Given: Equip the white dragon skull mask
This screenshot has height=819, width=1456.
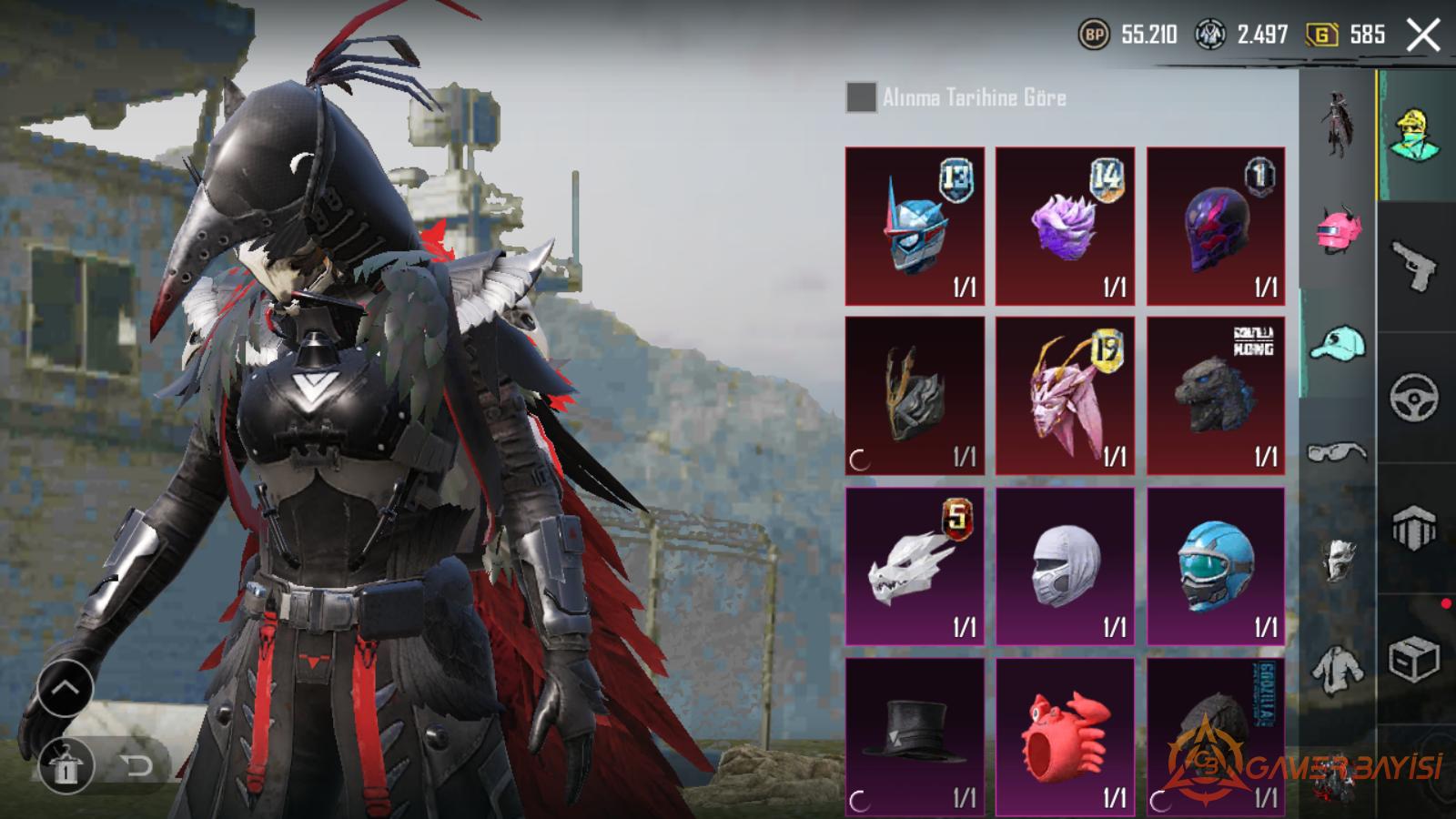Looking at the screenshot, I should [915, 566].
